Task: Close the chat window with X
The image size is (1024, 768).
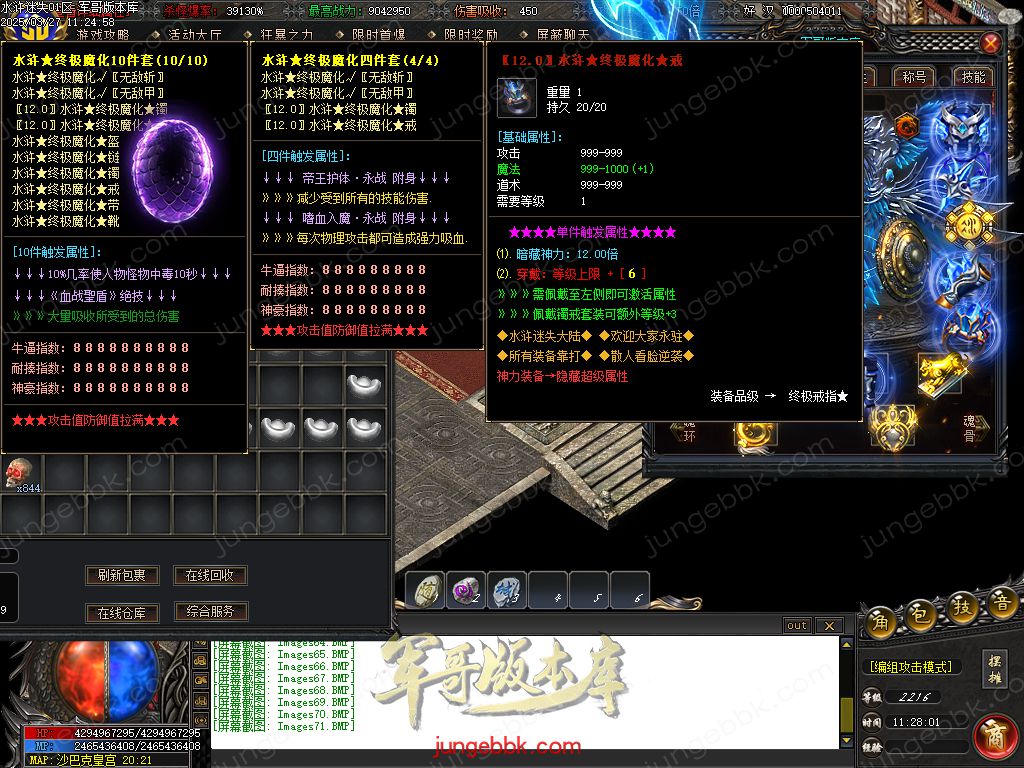Action: [x=828, y=626]
